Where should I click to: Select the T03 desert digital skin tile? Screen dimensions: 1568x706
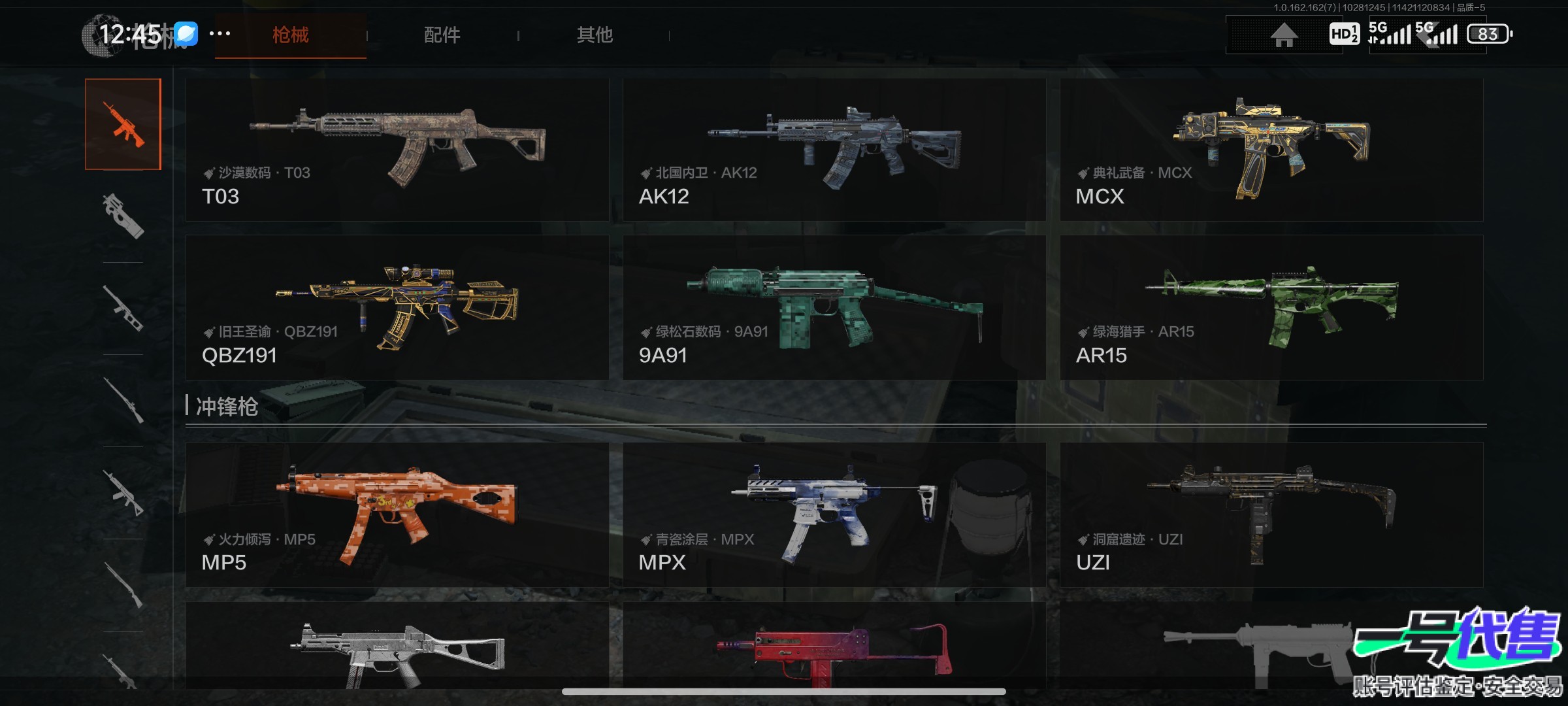click(x=397, y=150)
